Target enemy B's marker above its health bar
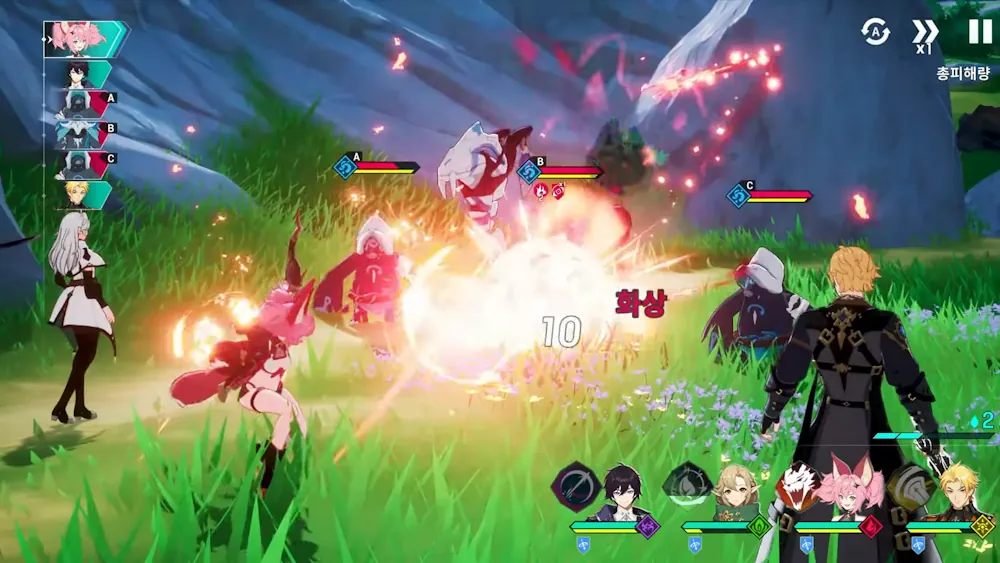The image size is (1000, 563). point(530,170)
